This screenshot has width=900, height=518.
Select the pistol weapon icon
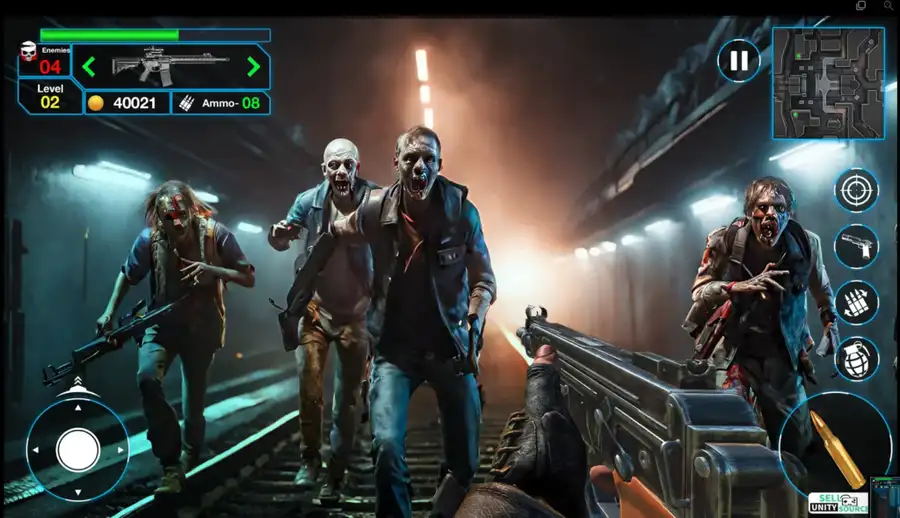click(x=856, y=246)
